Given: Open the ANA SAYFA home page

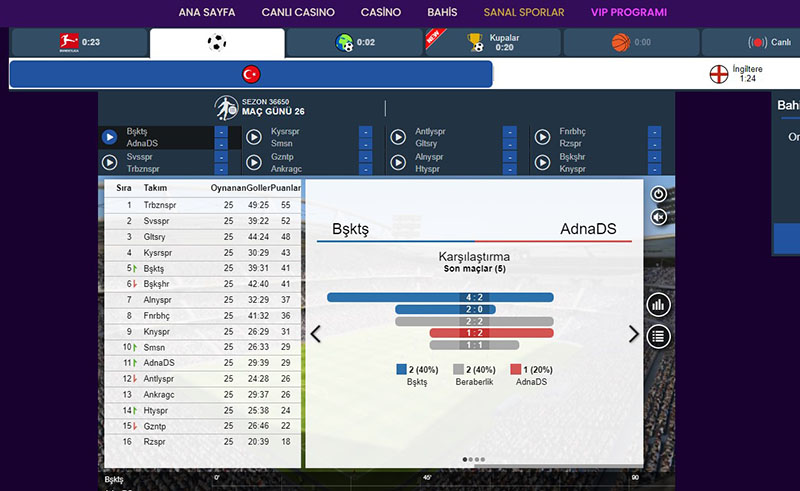Looking at the screenshot, I should click(207, 13).
